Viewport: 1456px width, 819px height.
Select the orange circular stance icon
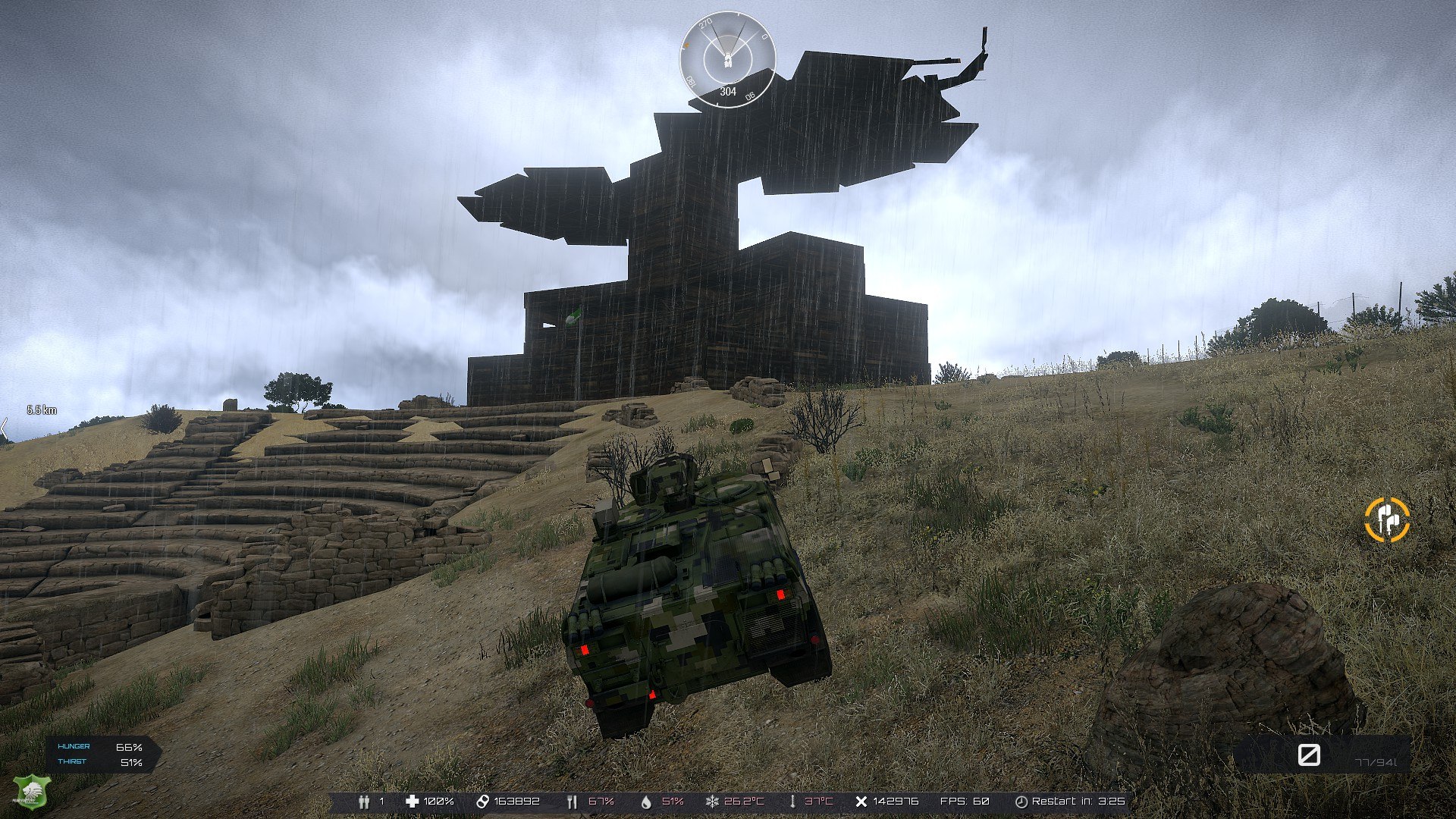pyautogui.click(x=1387, y=520)
